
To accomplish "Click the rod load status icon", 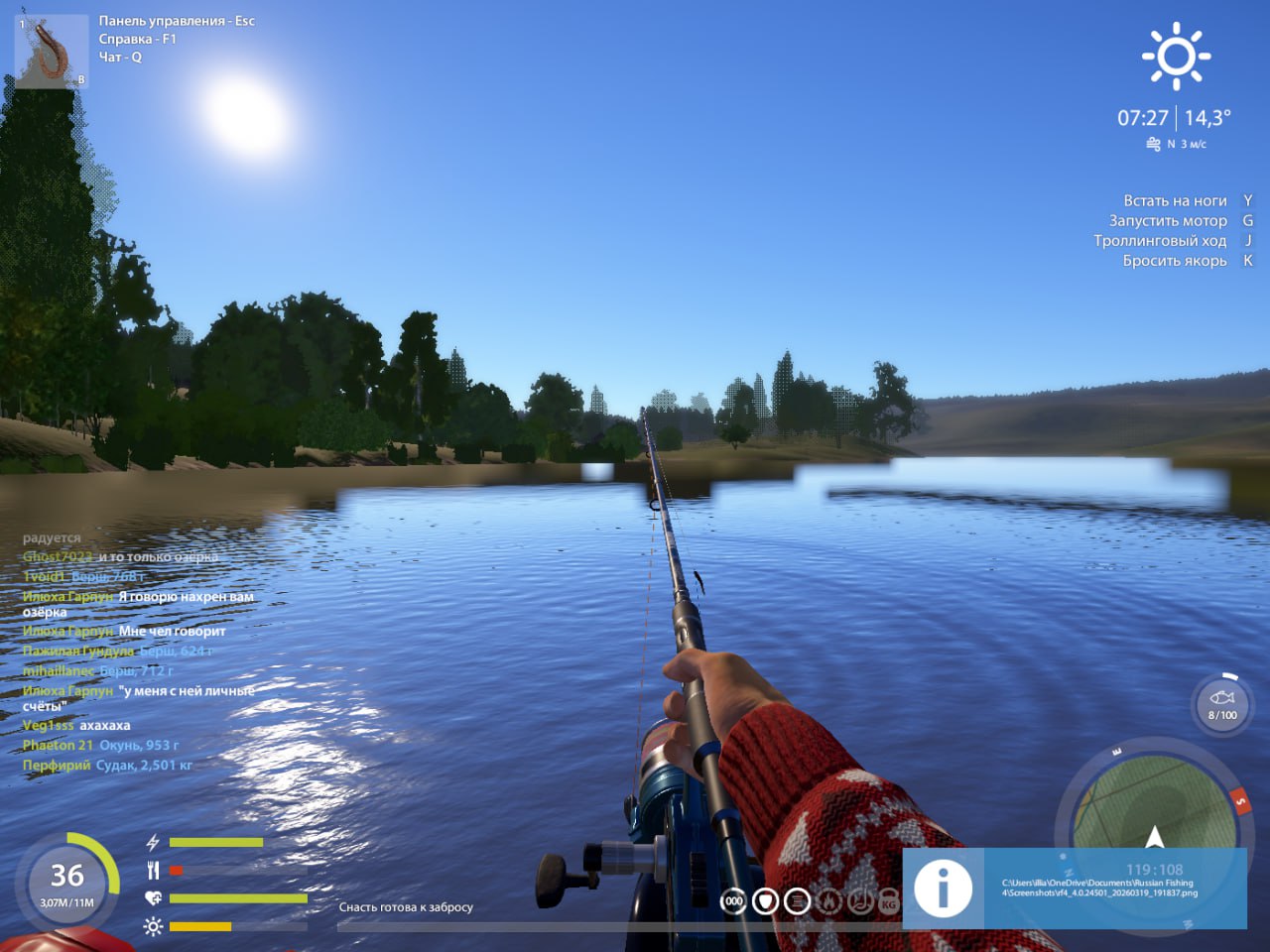I will pos(859,901).
